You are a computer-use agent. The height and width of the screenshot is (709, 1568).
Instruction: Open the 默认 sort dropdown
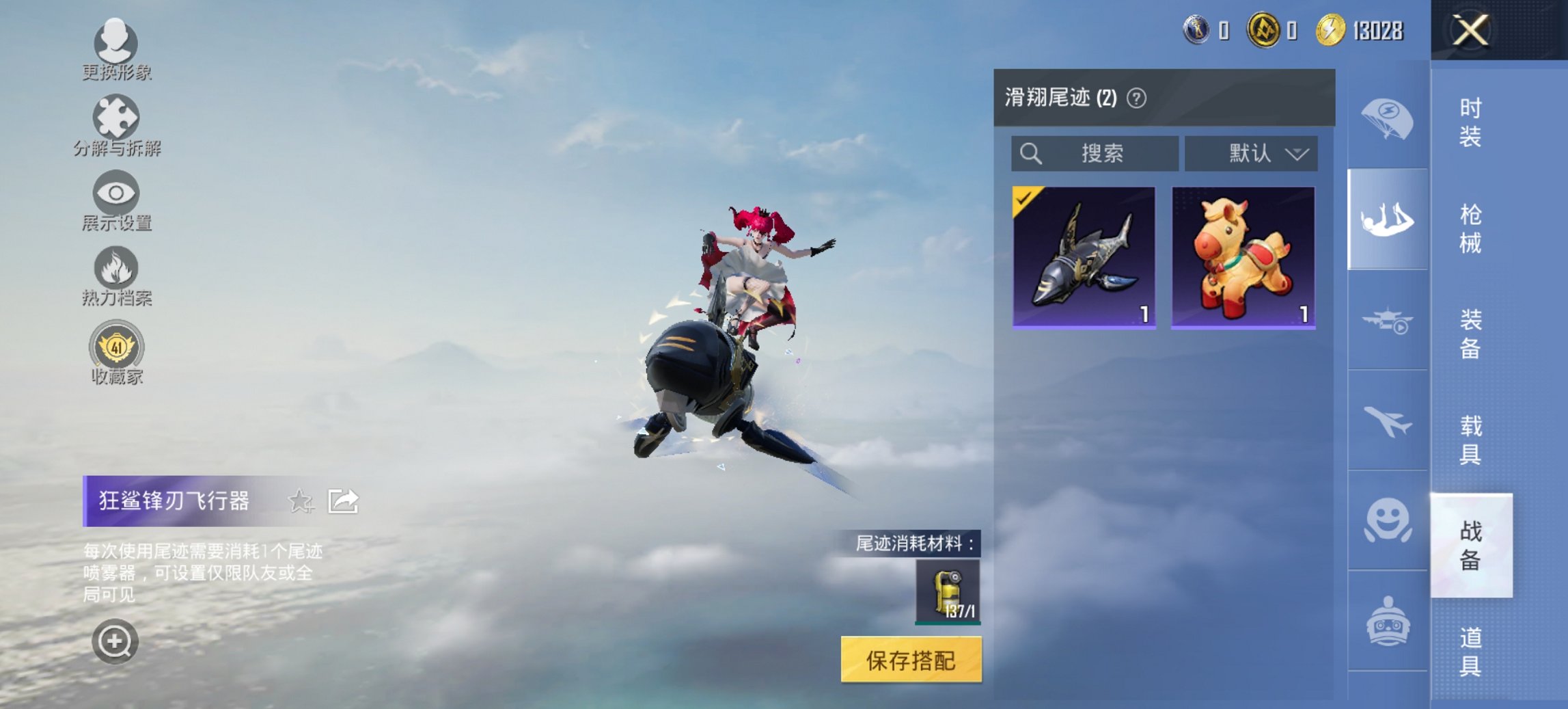[x=1252, y=153]
